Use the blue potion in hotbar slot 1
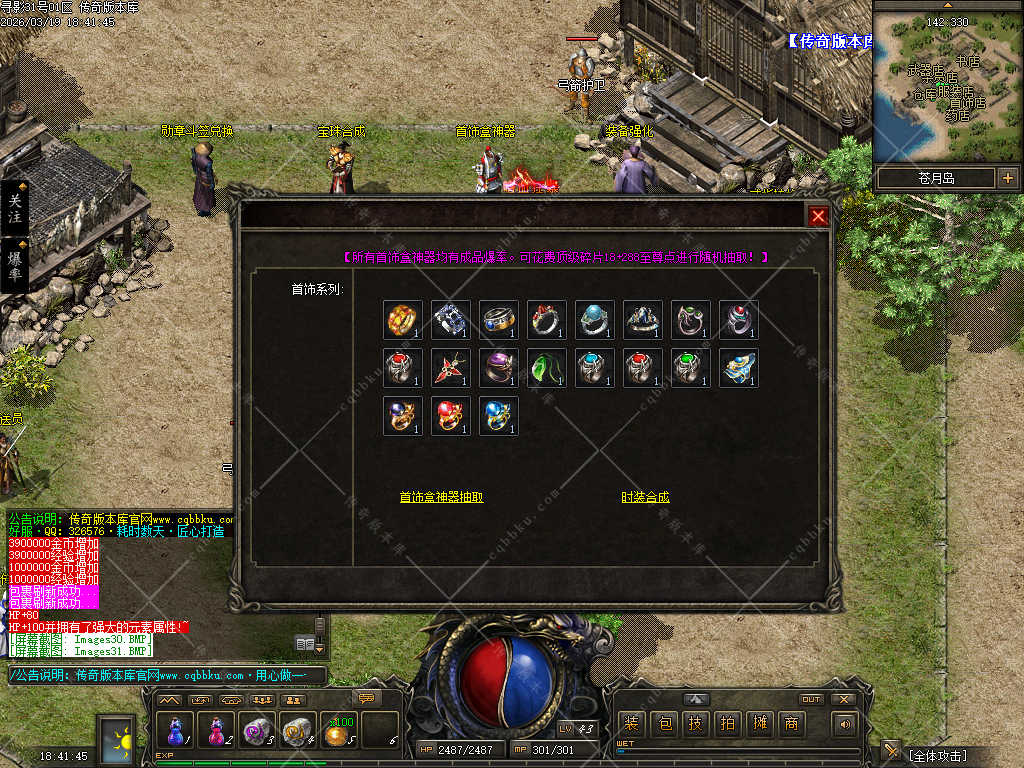 pos(176,731)
